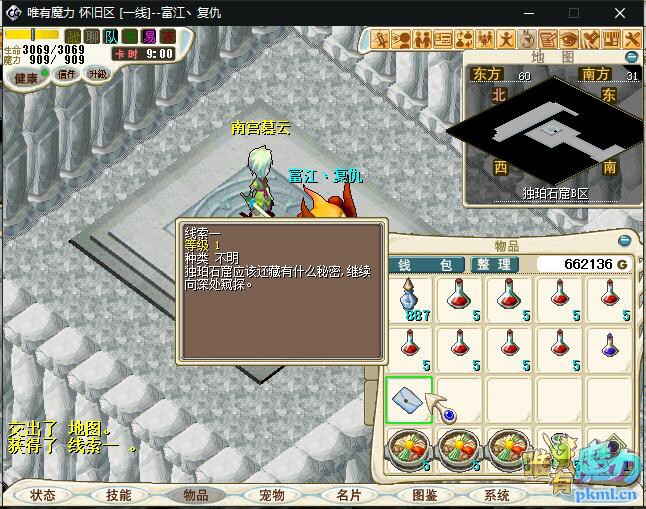
Task: Open the 名片 name card tab
Action: pyautogui.click(x=348, y=495)
